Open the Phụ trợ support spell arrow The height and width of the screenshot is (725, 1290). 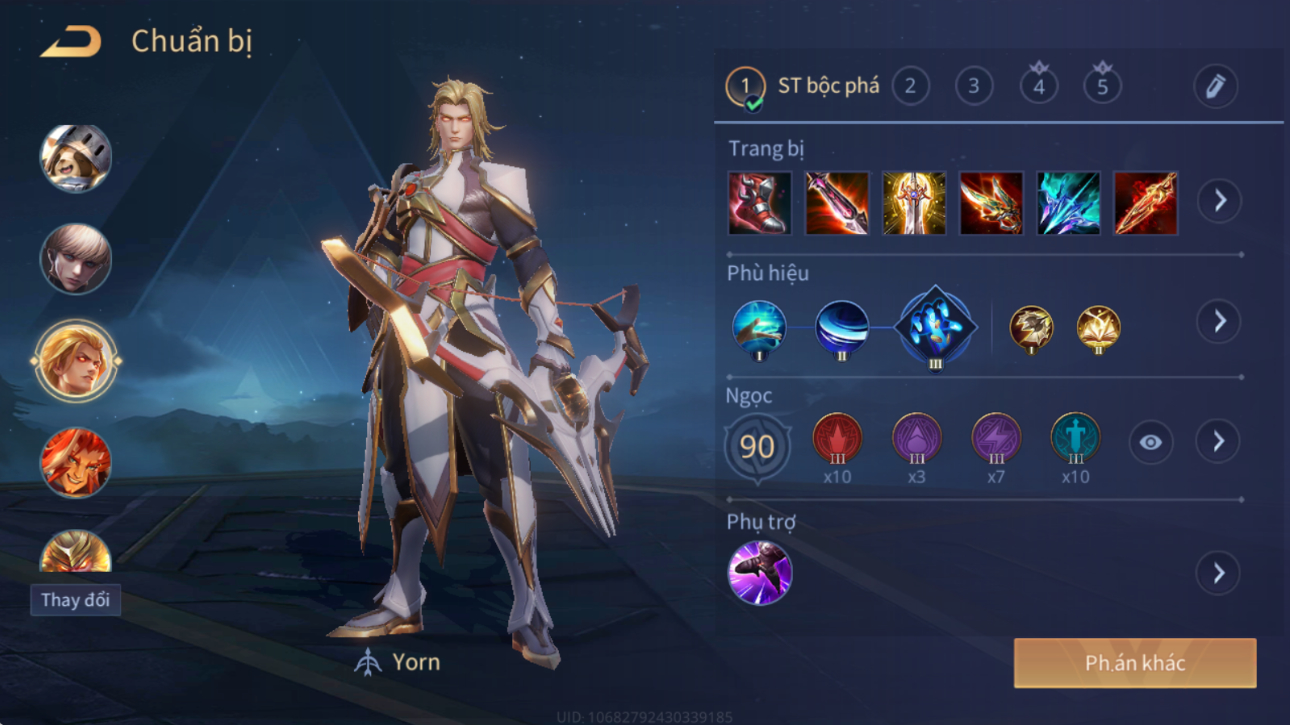click(x=1218, y=573)
